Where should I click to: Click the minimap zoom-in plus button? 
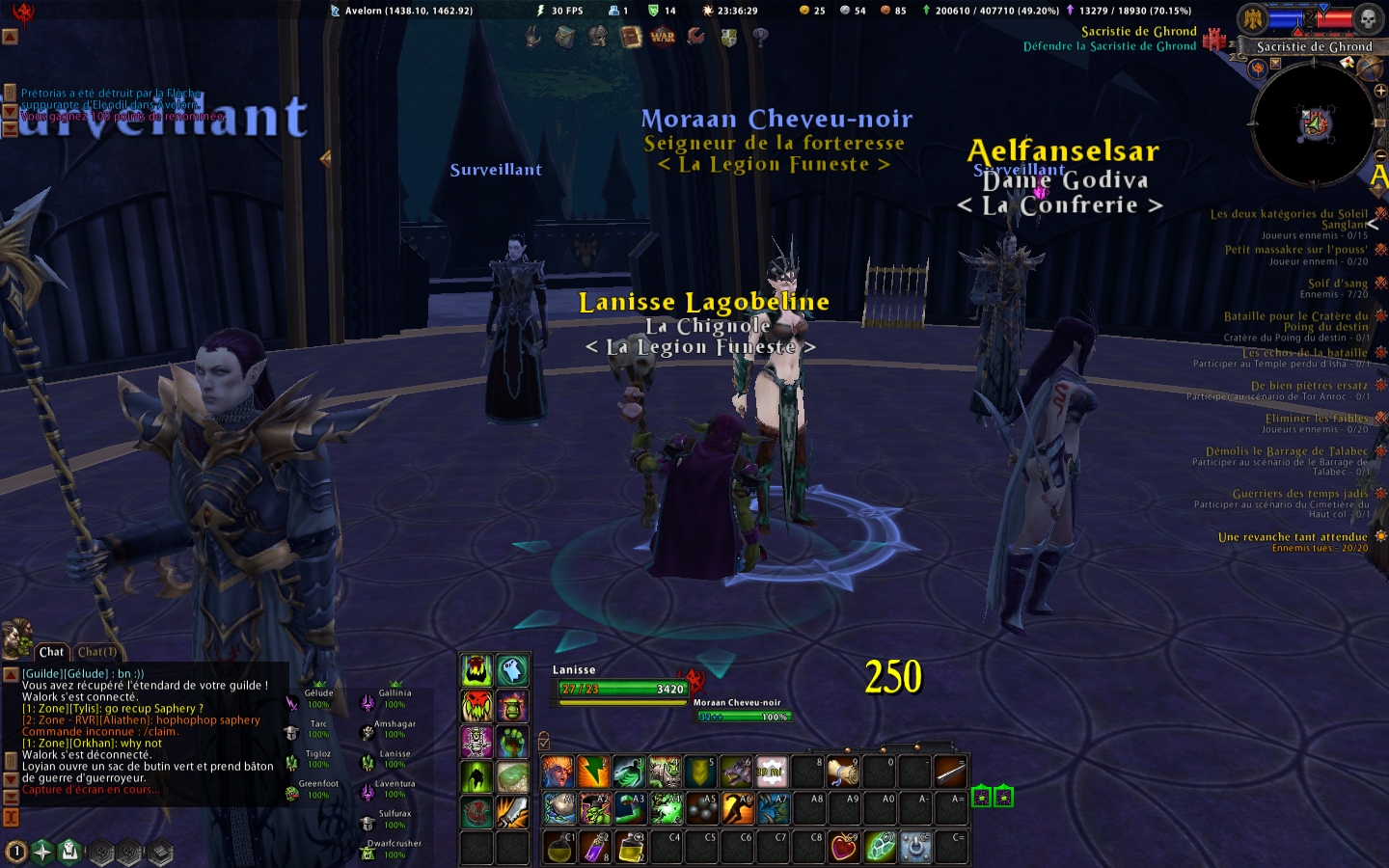click(1380, 92)
